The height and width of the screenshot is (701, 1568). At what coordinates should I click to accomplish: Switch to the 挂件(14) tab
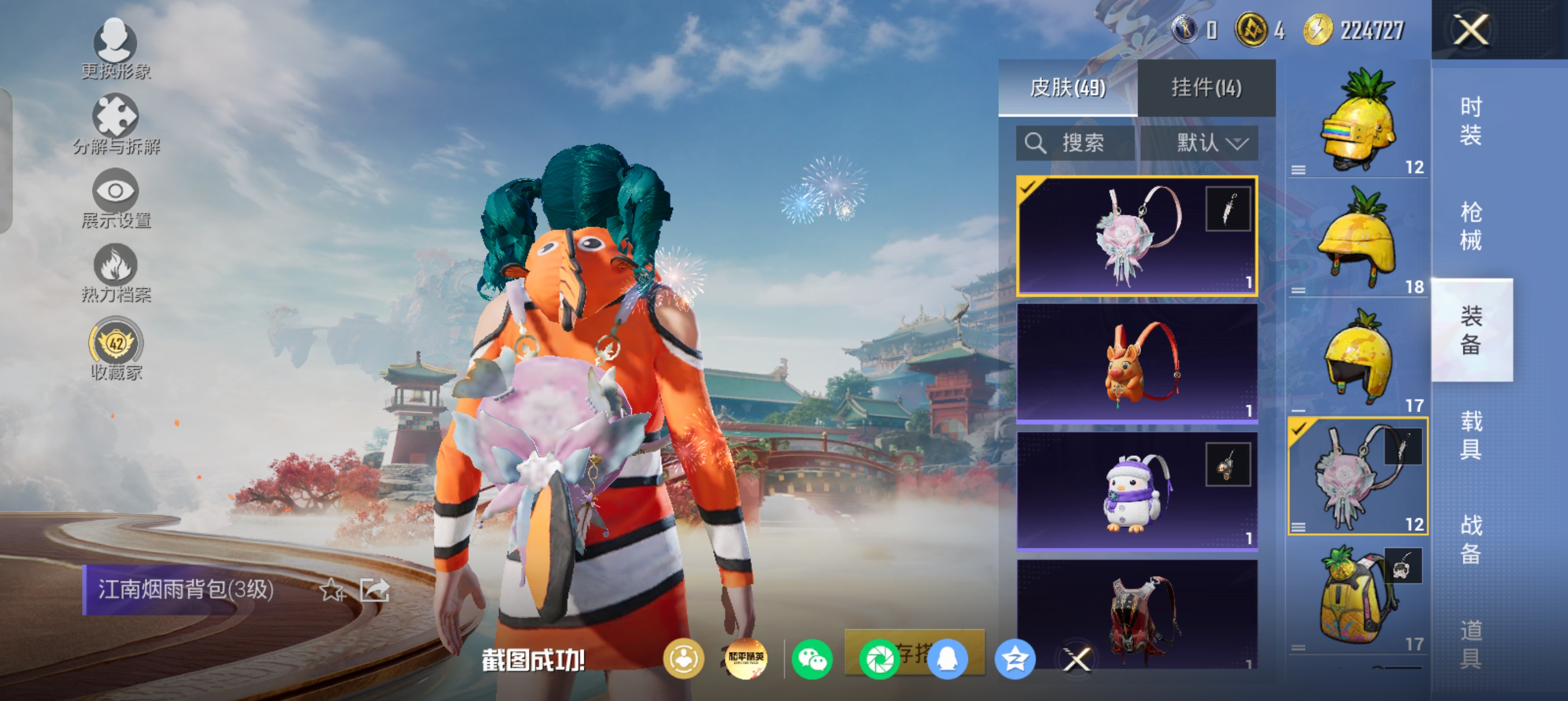[x=1206, y=88]
